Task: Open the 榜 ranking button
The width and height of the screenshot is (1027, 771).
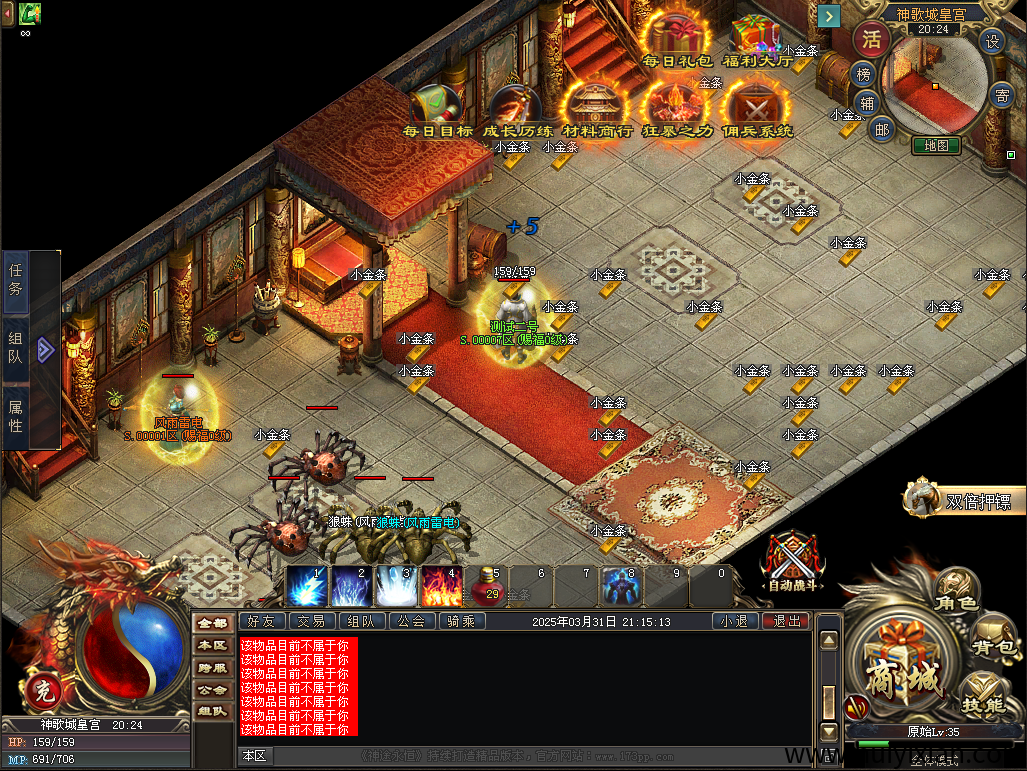Action: tap(862, 74)
